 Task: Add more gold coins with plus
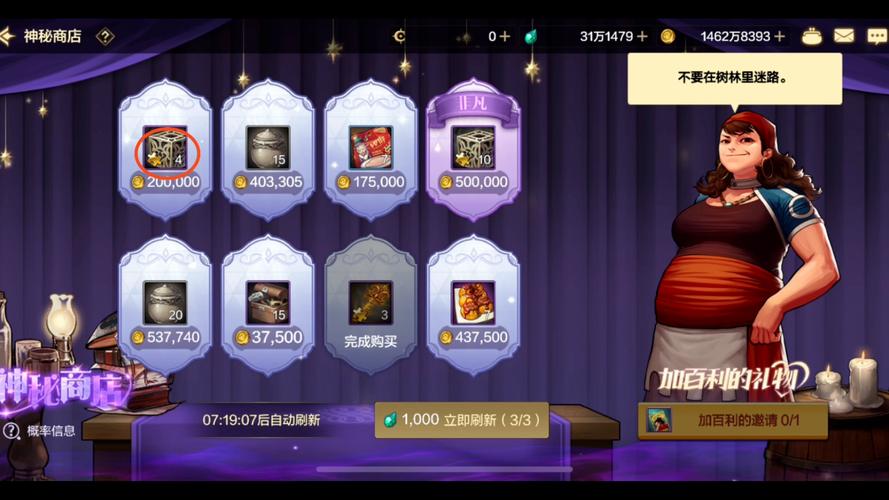[780, 36]
